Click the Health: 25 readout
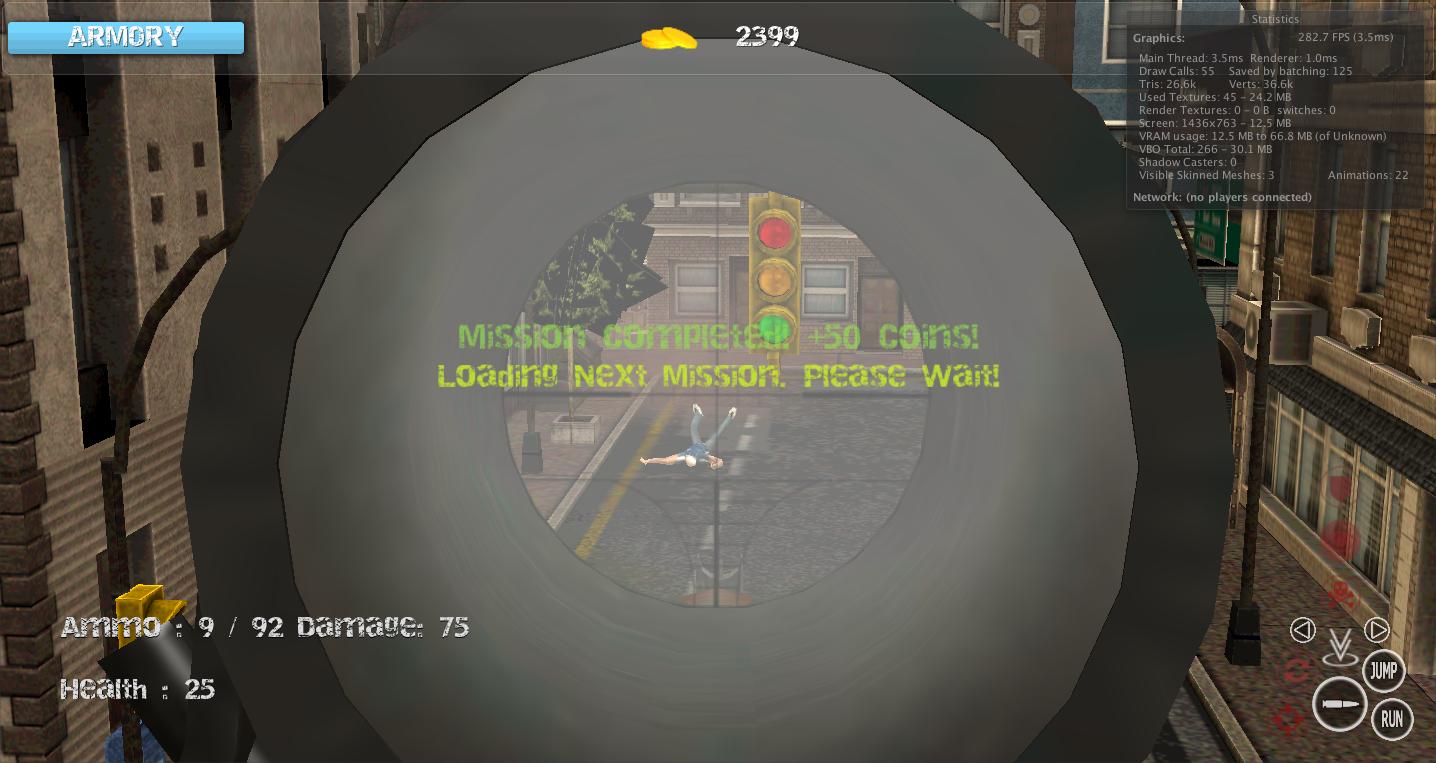The width and height of the screenshot is (1436, 763). [138, 689]
